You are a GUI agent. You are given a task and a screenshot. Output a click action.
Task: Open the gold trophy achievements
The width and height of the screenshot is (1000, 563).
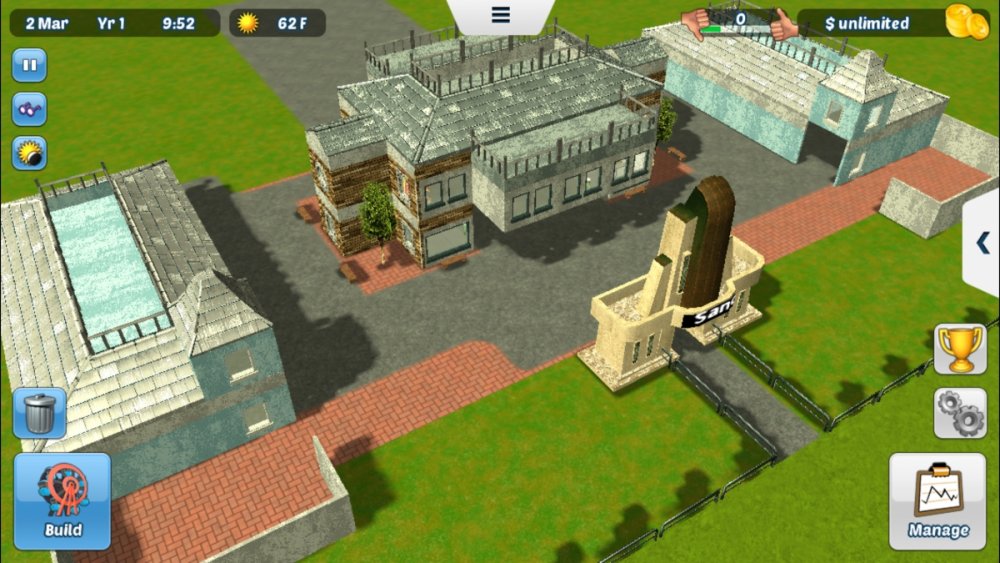pyautogui.click(x=960, y=349)
